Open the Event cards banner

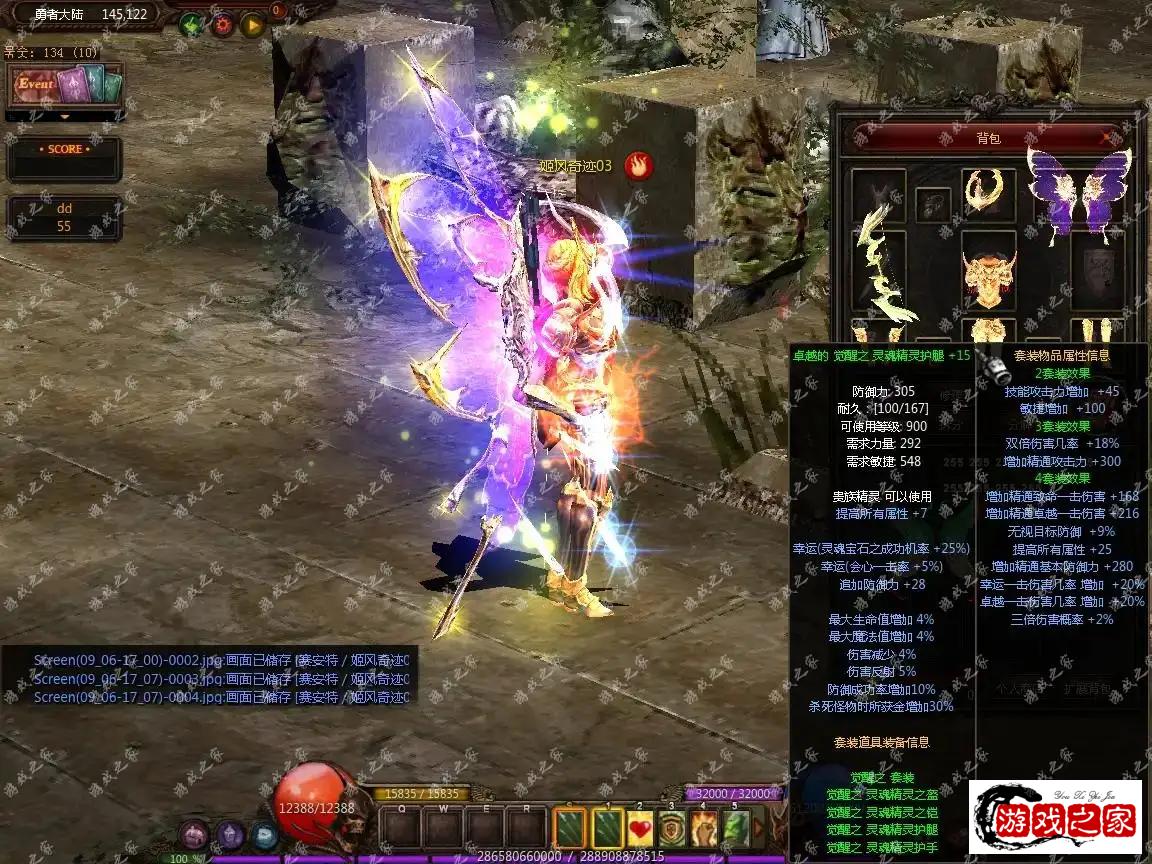(65, 85)
